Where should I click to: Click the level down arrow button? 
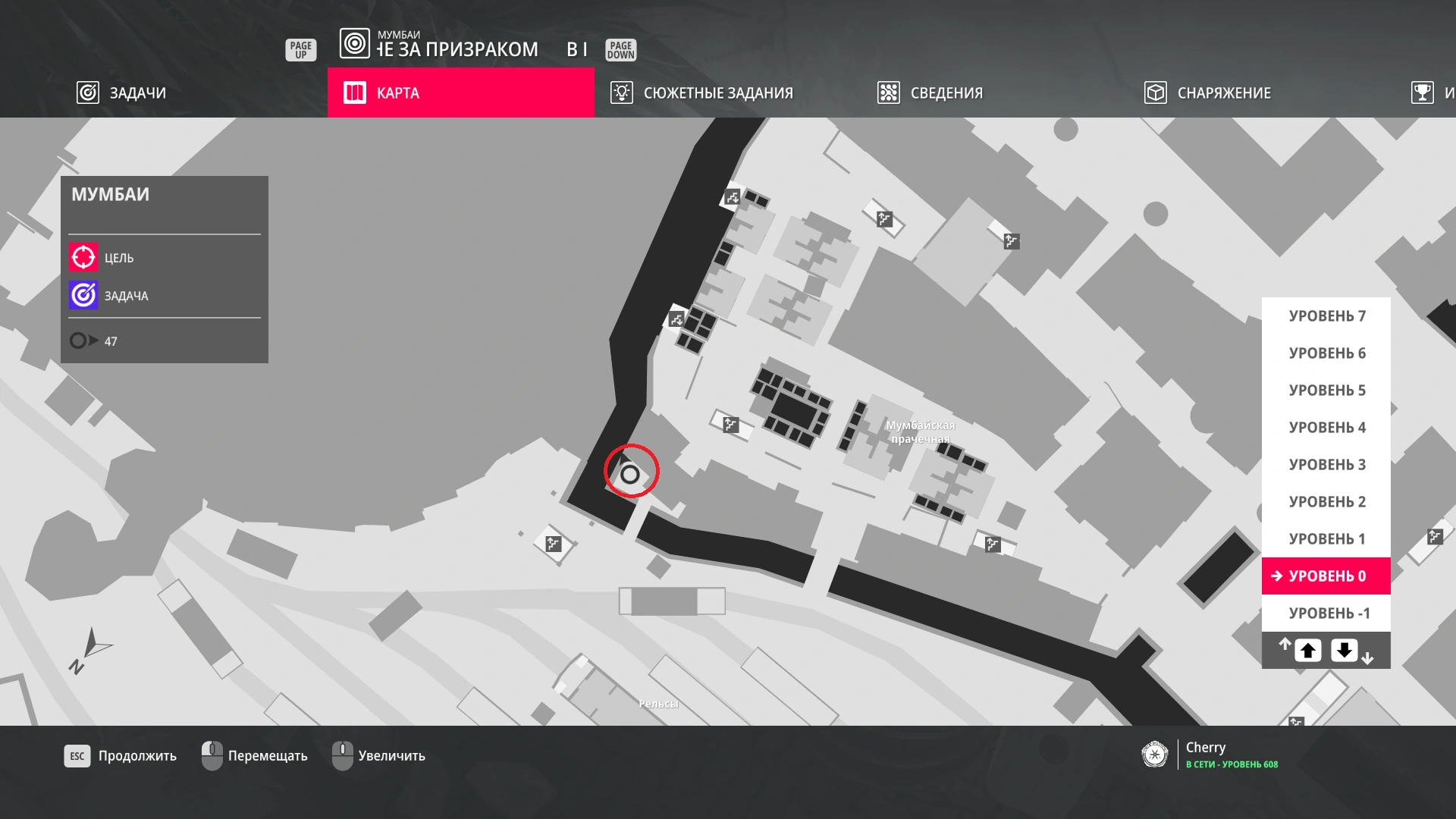click(1345, 651)
